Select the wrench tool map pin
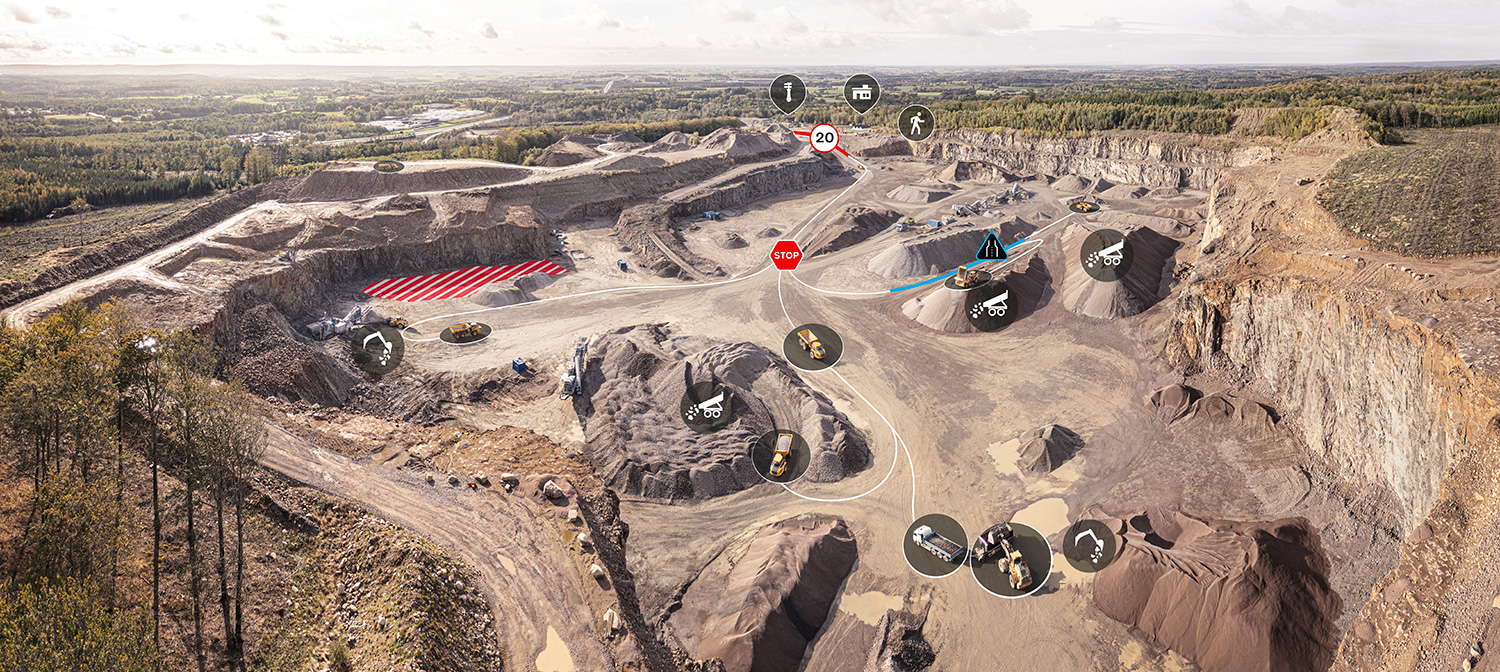This screenshot has width=1500, height=672. 787,93
